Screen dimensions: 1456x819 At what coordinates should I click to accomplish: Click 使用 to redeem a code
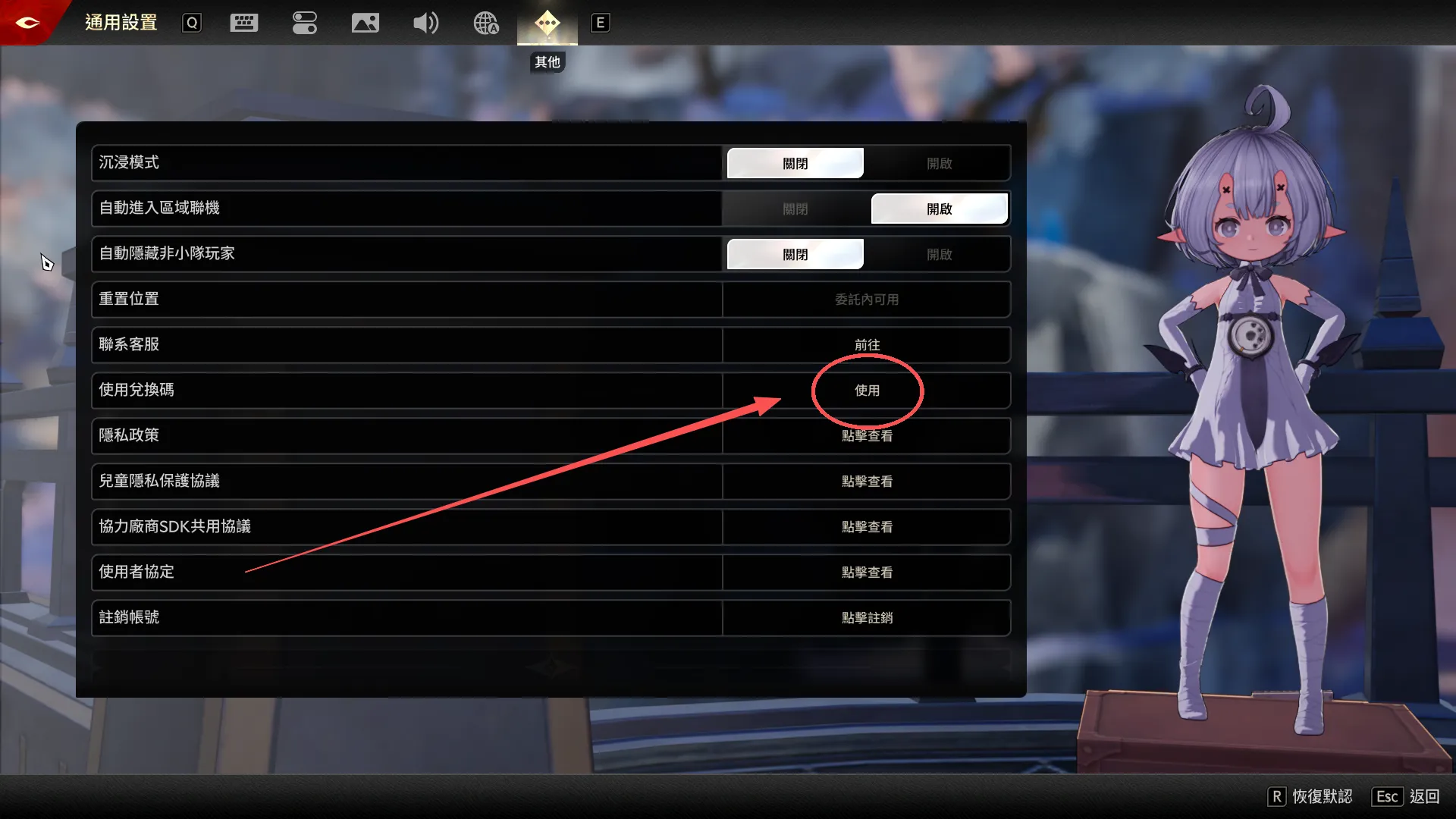pos(867,391)
